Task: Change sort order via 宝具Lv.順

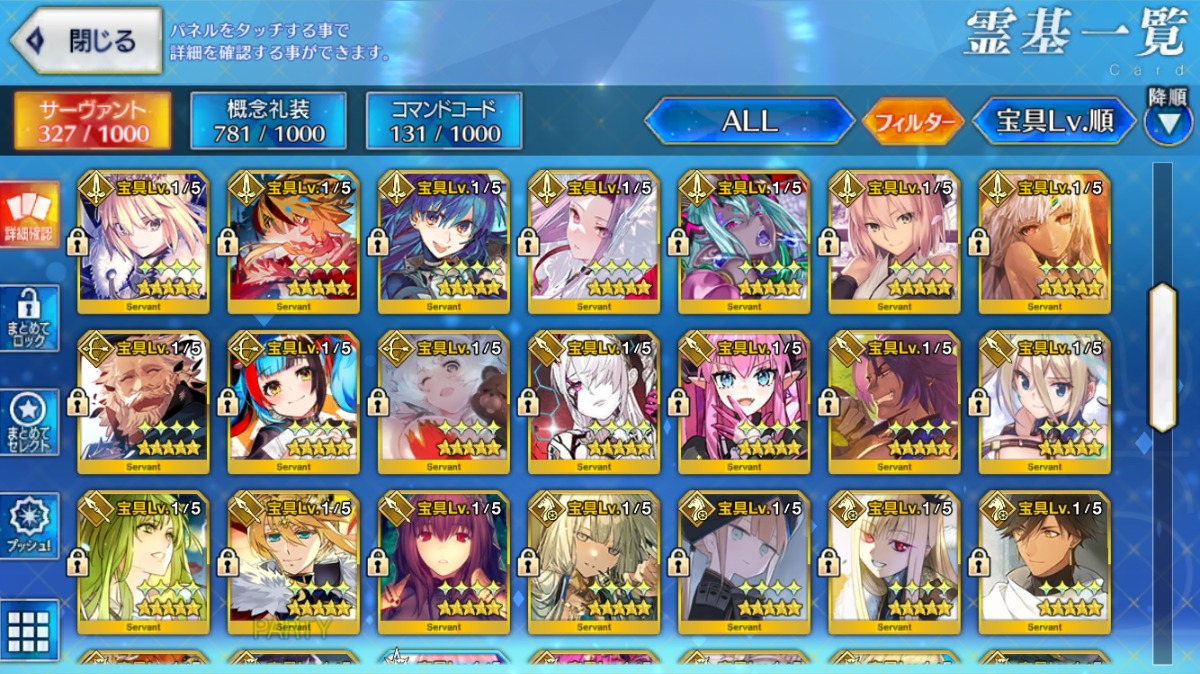Action: [x=1055, y=121]
